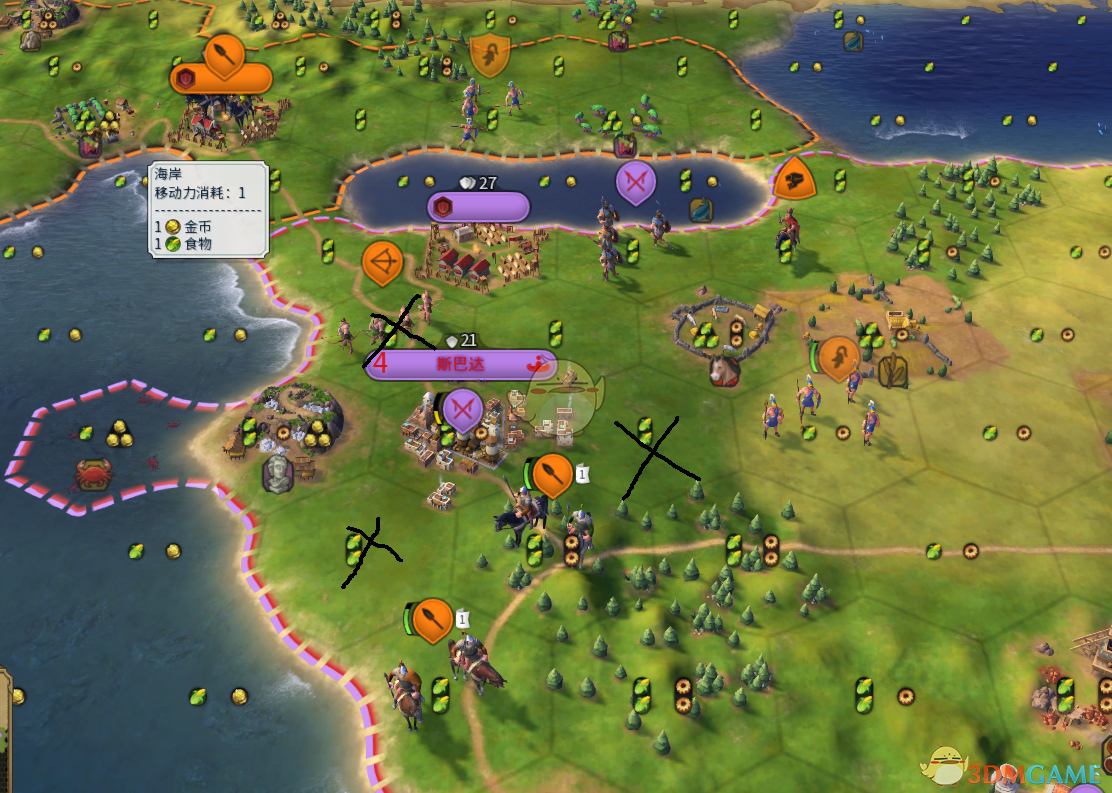Select the orange archer bow unit flag
This screenshot has height=793, width=1112.
(381, 263)
